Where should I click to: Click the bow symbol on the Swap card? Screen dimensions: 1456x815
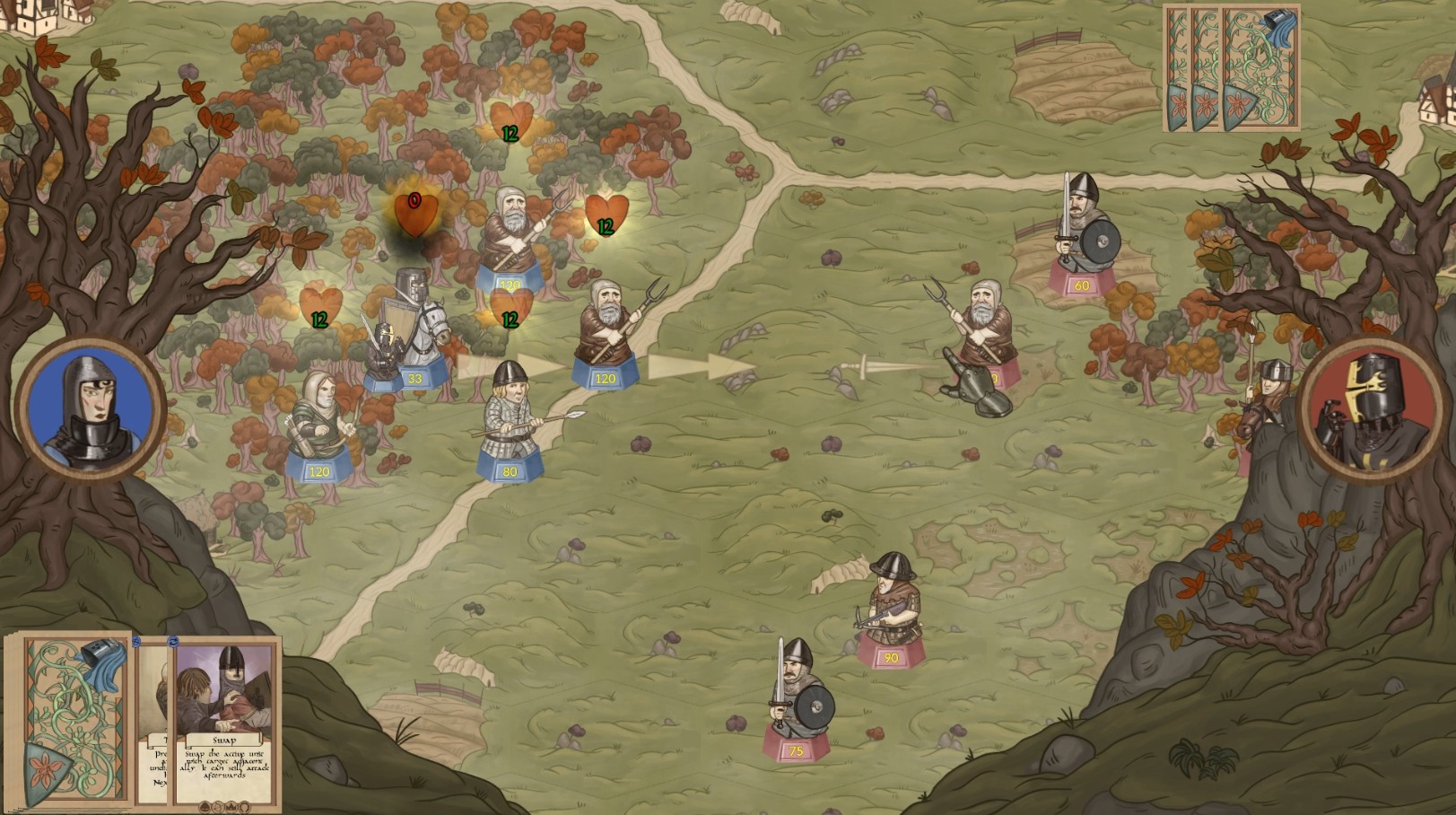pyautogui.click(x=219, y=806)
